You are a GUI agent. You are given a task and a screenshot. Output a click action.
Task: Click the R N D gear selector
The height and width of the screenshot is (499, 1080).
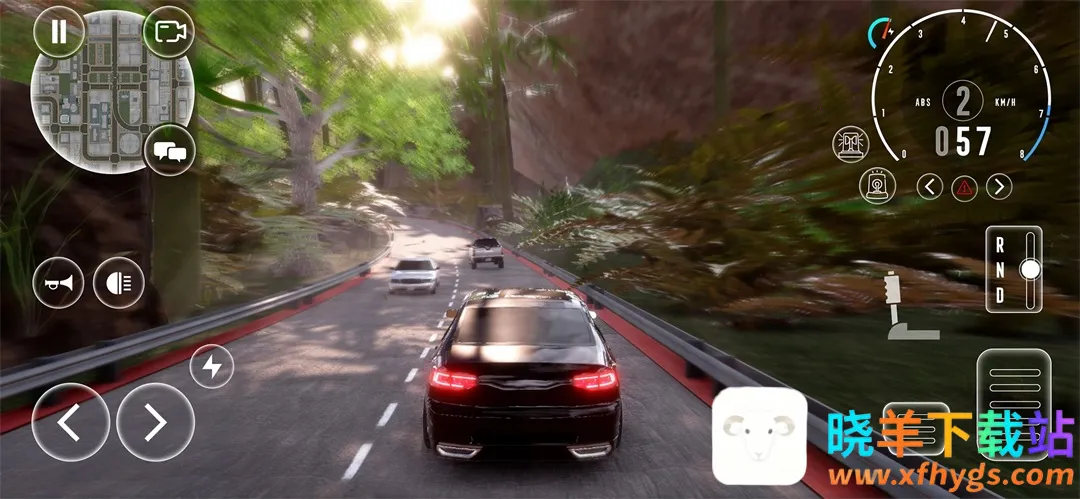pos(1013,269)
